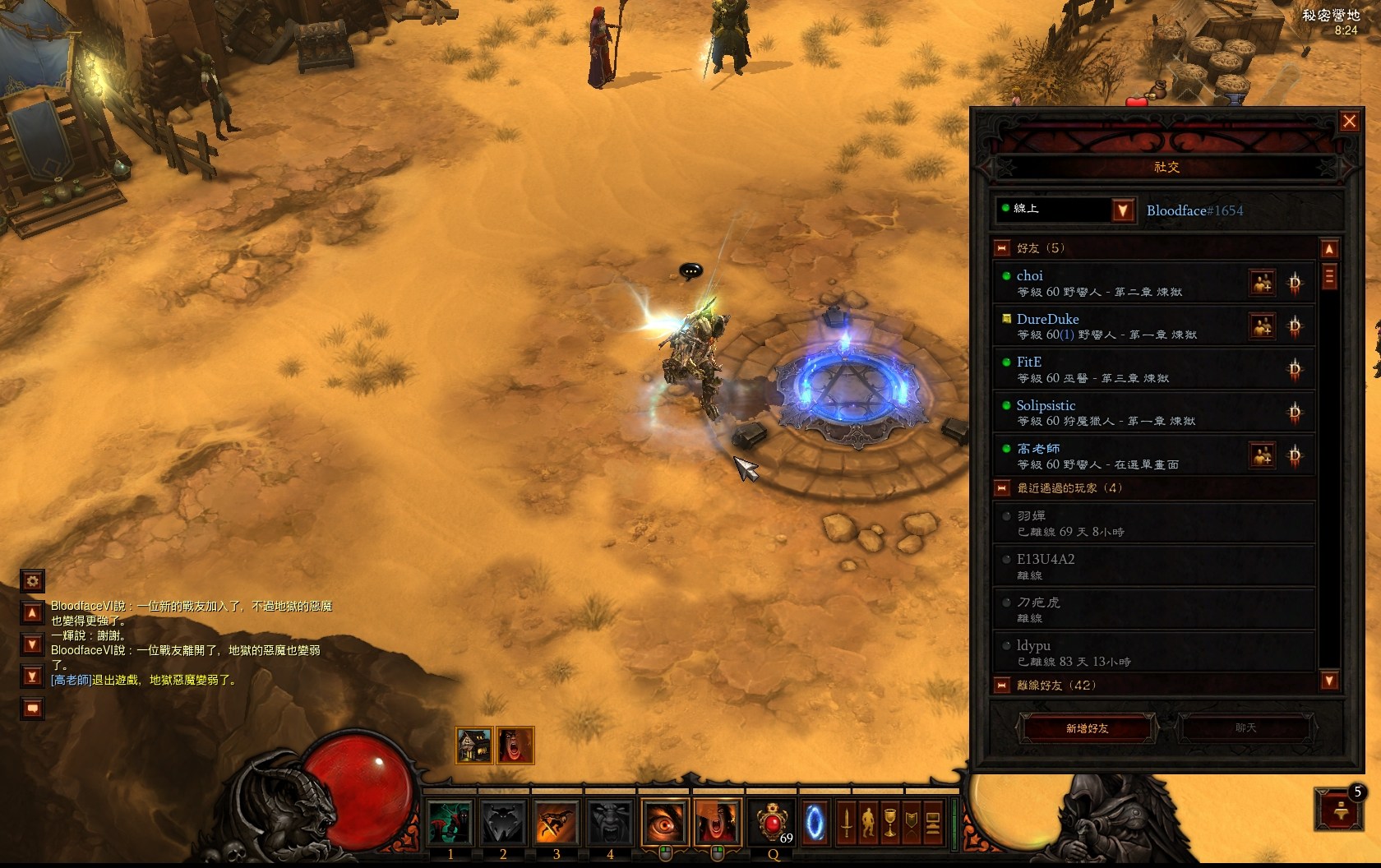Close the social panel
This screenshot has width=1381, height=868.
(1349, 122)
